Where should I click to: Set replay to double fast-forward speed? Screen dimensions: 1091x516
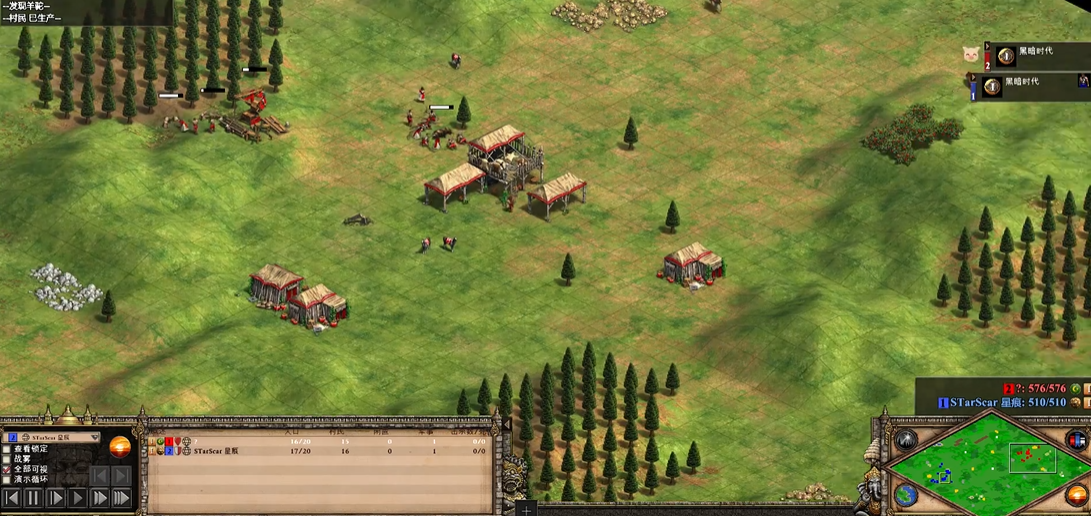99,497
